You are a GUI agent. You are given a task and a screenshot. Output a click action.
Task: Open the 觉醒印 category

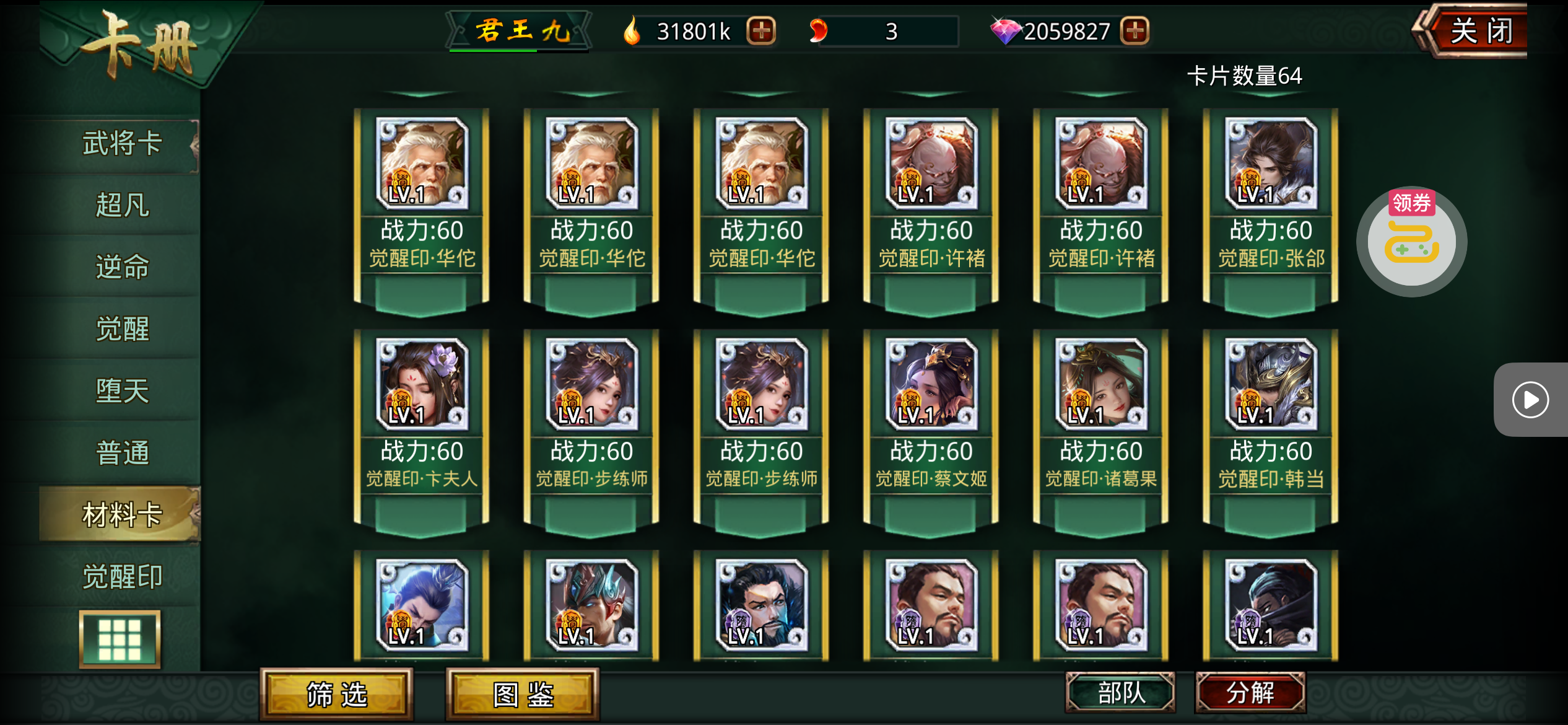click(121, 577)
